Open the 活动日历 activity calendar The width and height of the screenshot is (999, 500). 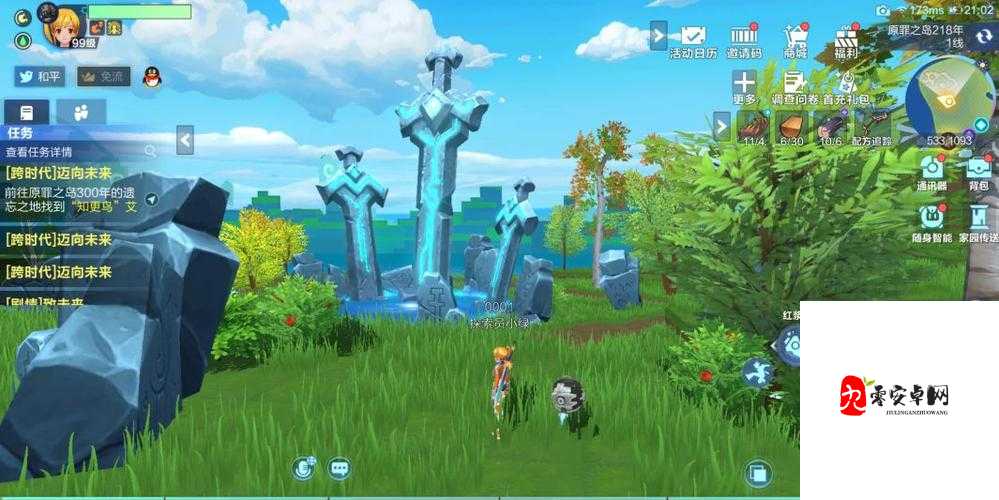point(693,40)
